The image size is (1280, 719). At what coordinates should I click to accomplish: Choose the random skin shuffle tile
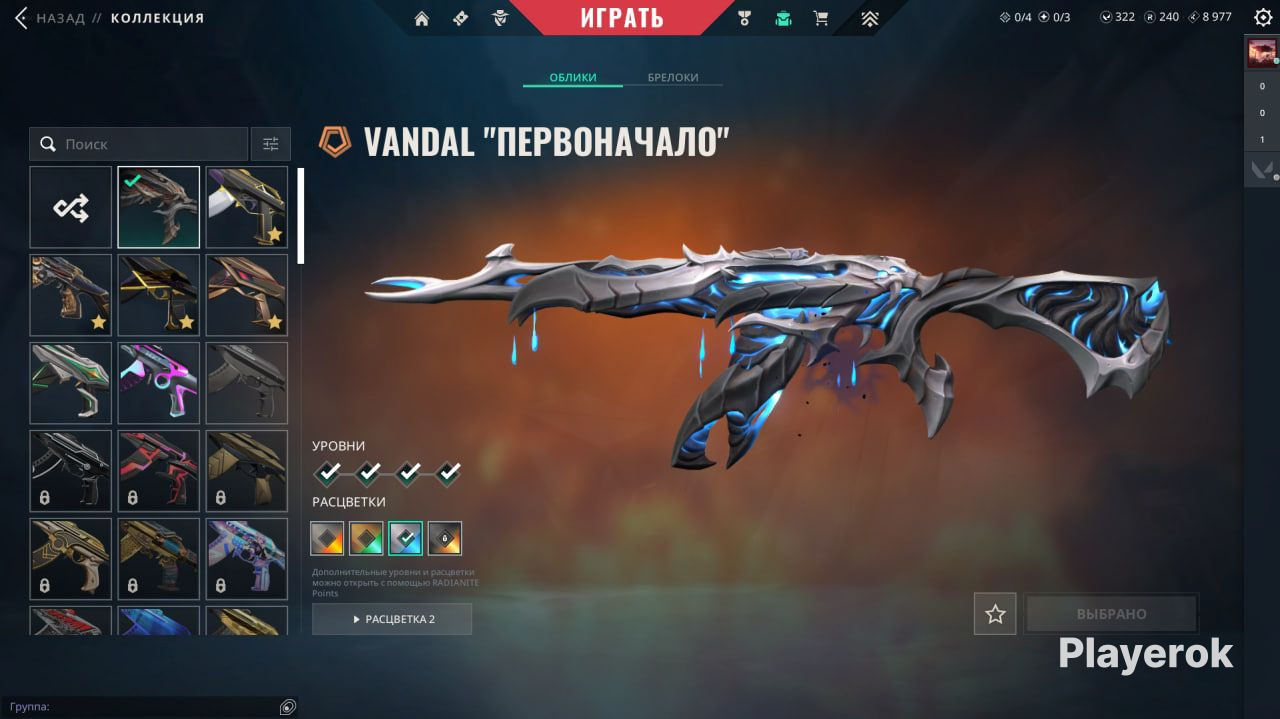click(x=71, y=207)
